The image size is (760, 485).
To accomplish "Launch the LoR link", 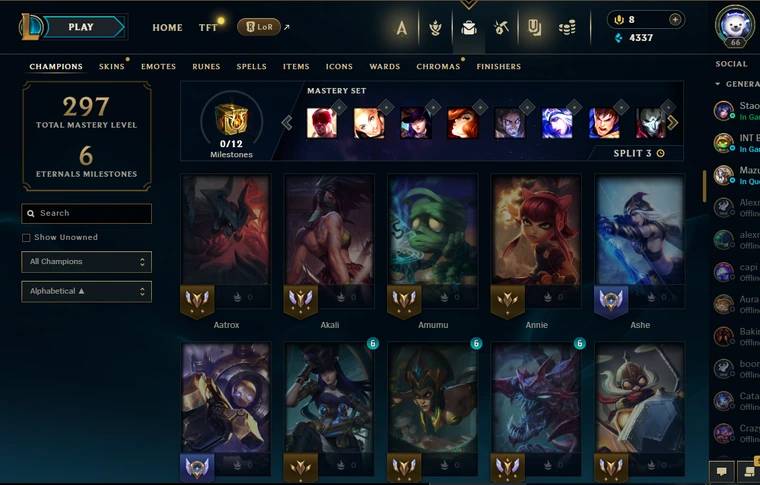I will 259,27.
